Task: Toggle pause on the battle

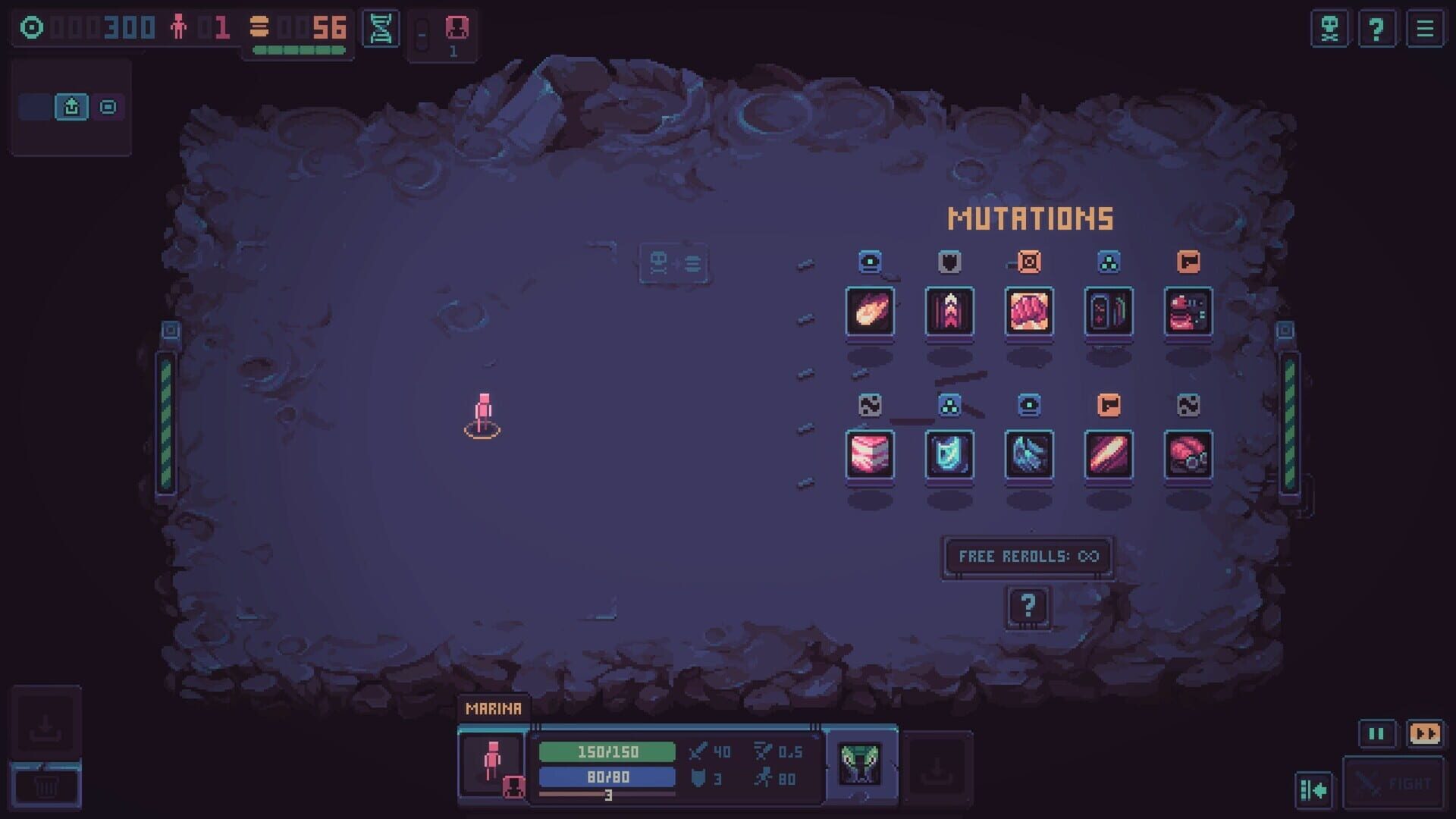Action: coord(1376,734)
